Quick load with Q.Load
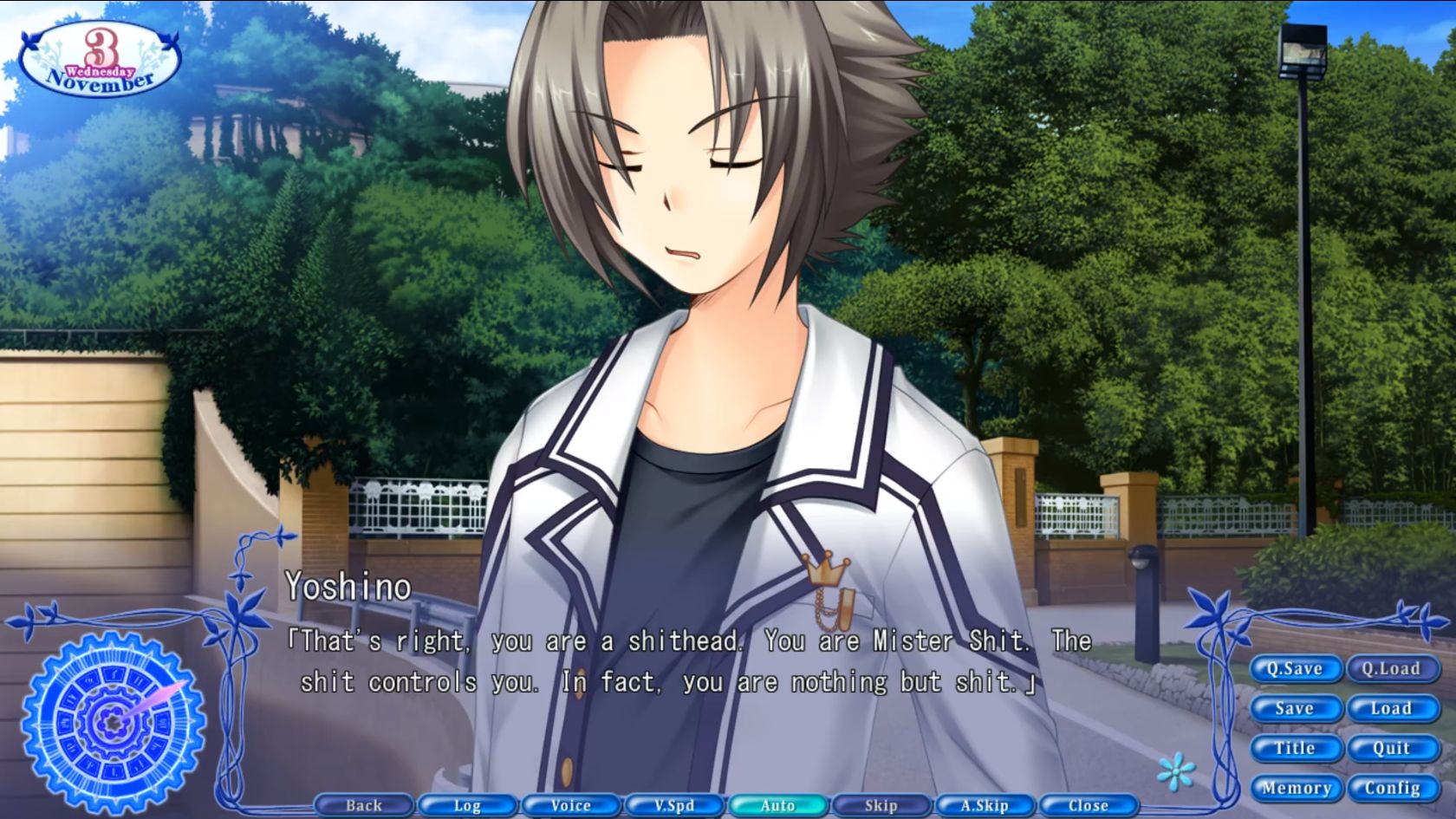 point(1393,668)
